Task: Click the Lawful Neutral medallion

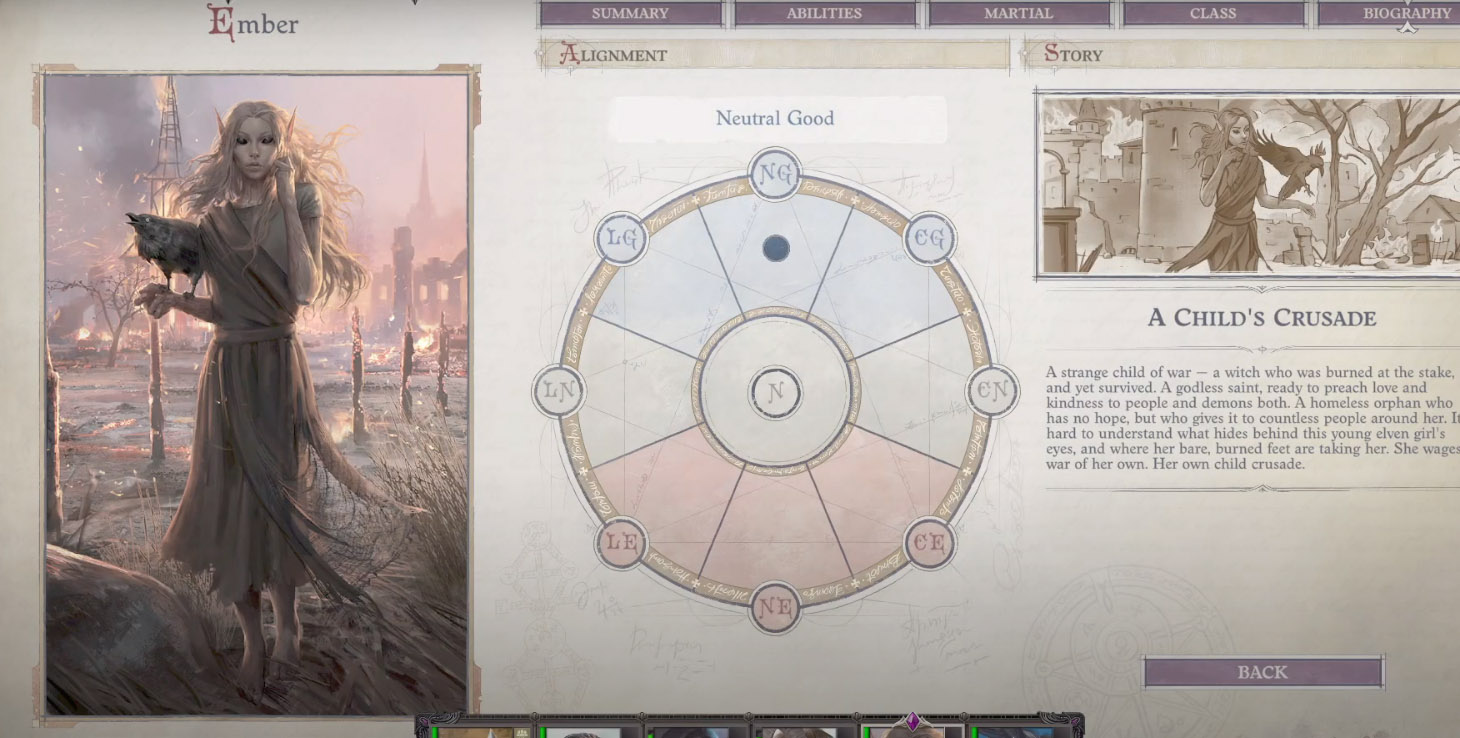Action: [558, 393]
